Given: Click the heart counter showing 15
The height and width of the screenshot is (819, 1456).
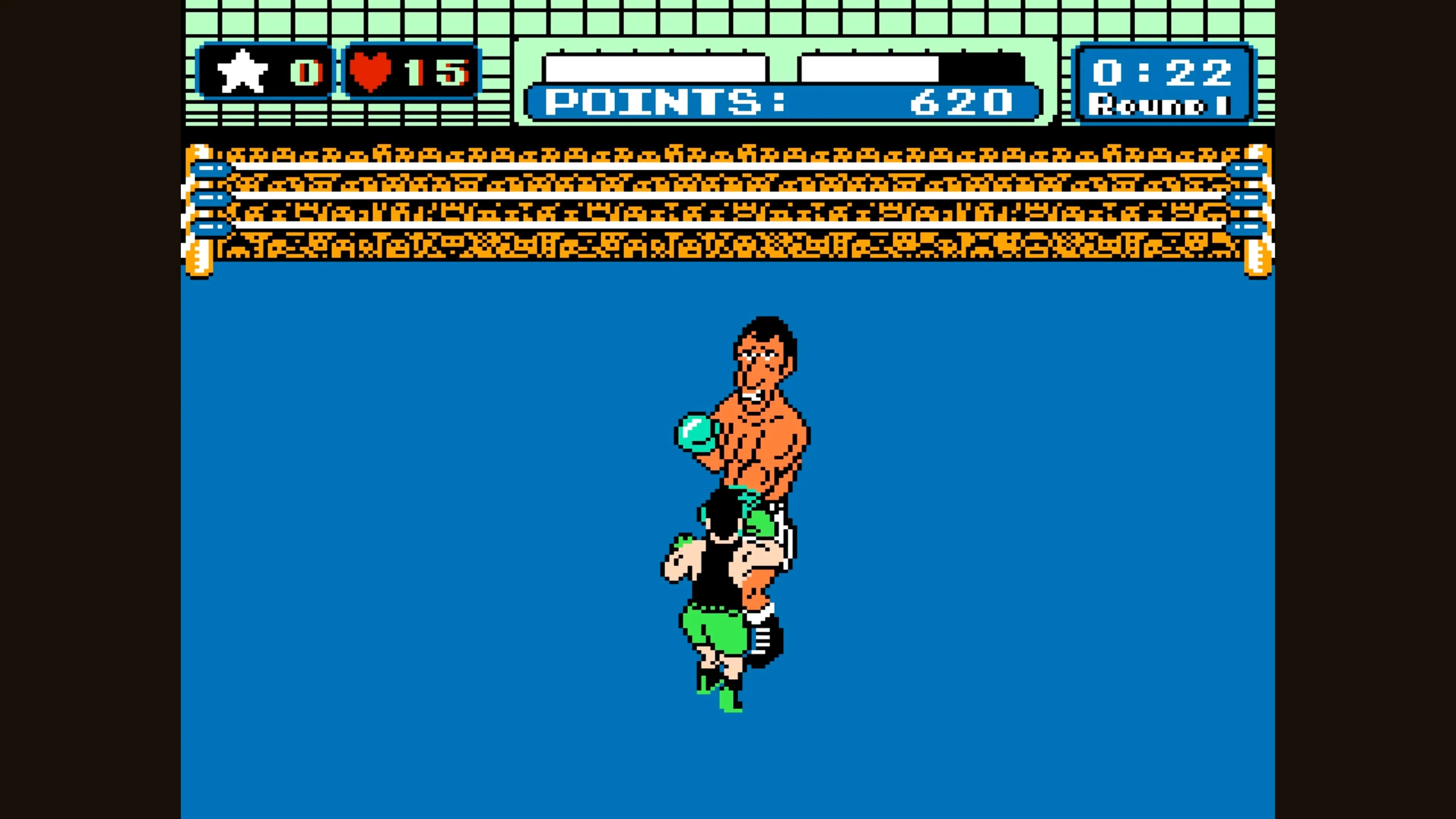Looking at the screenshot, I should click(x=438, y=70).
